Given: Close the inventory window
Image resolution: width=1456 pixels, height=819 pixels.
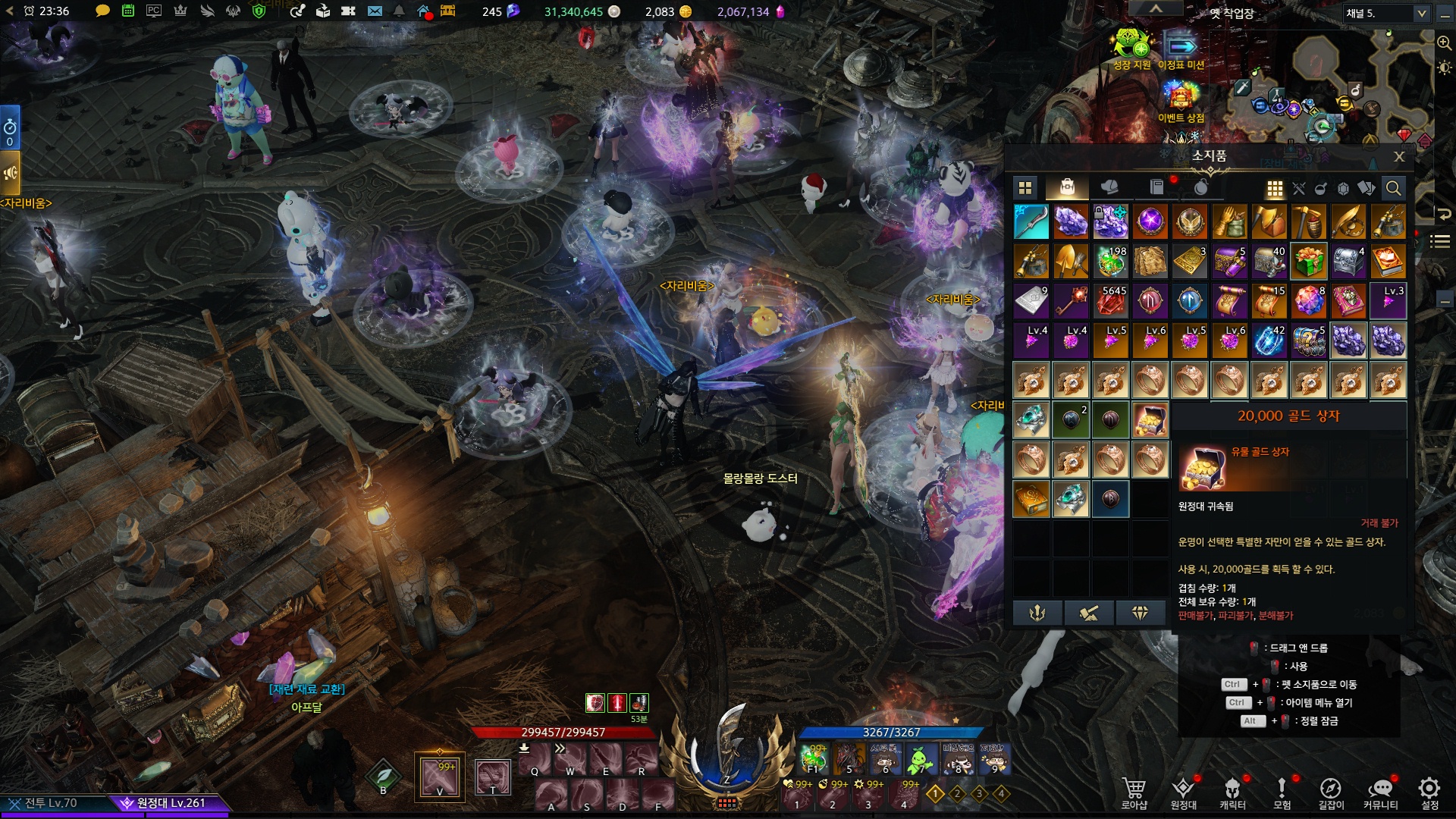Looking at the screenshot, I should [x=1399, y=156].
